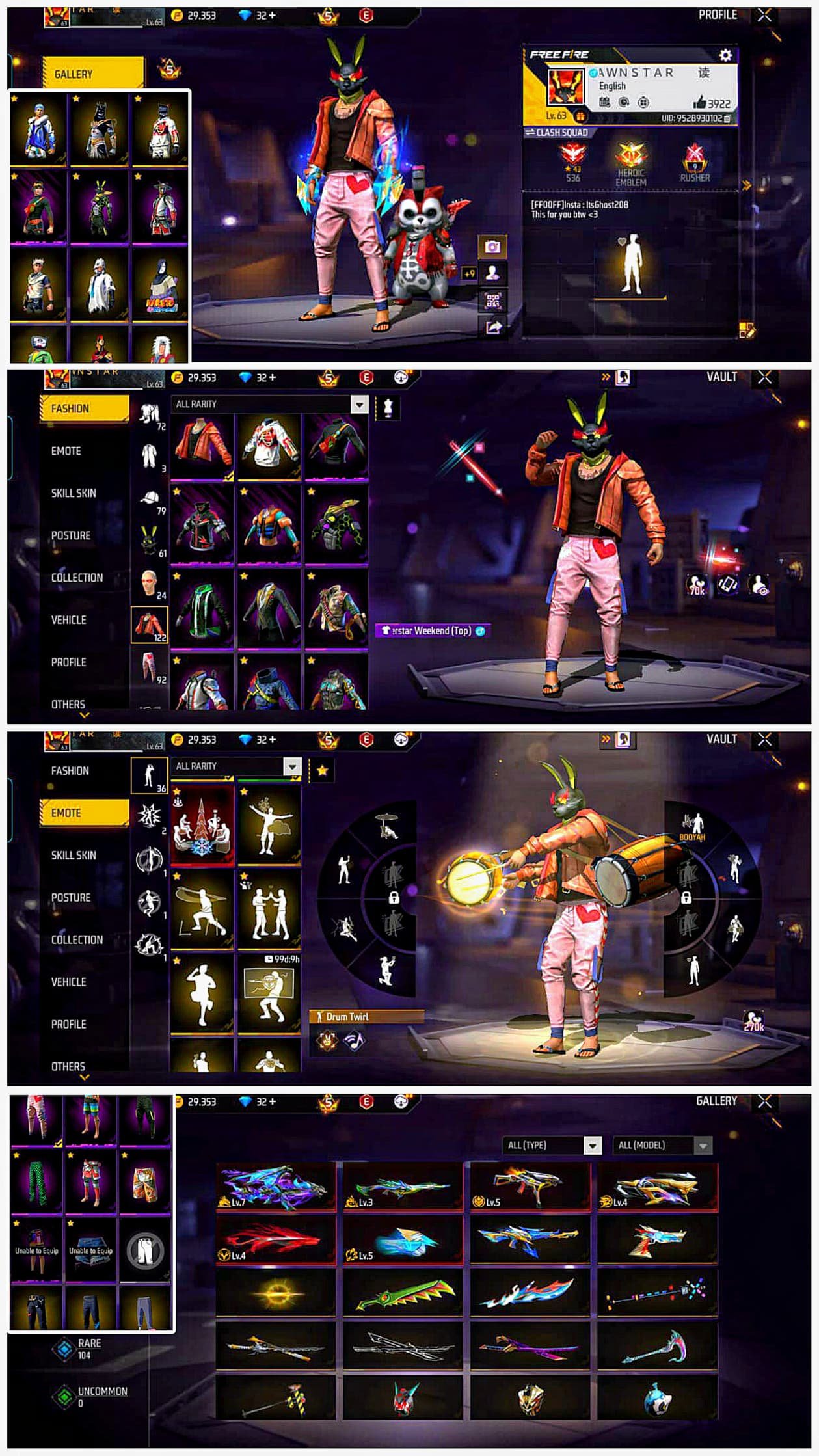This screenshot has width=819, height=1456.
Task: Select the white hoodie top item
Action: click(269, 446)
